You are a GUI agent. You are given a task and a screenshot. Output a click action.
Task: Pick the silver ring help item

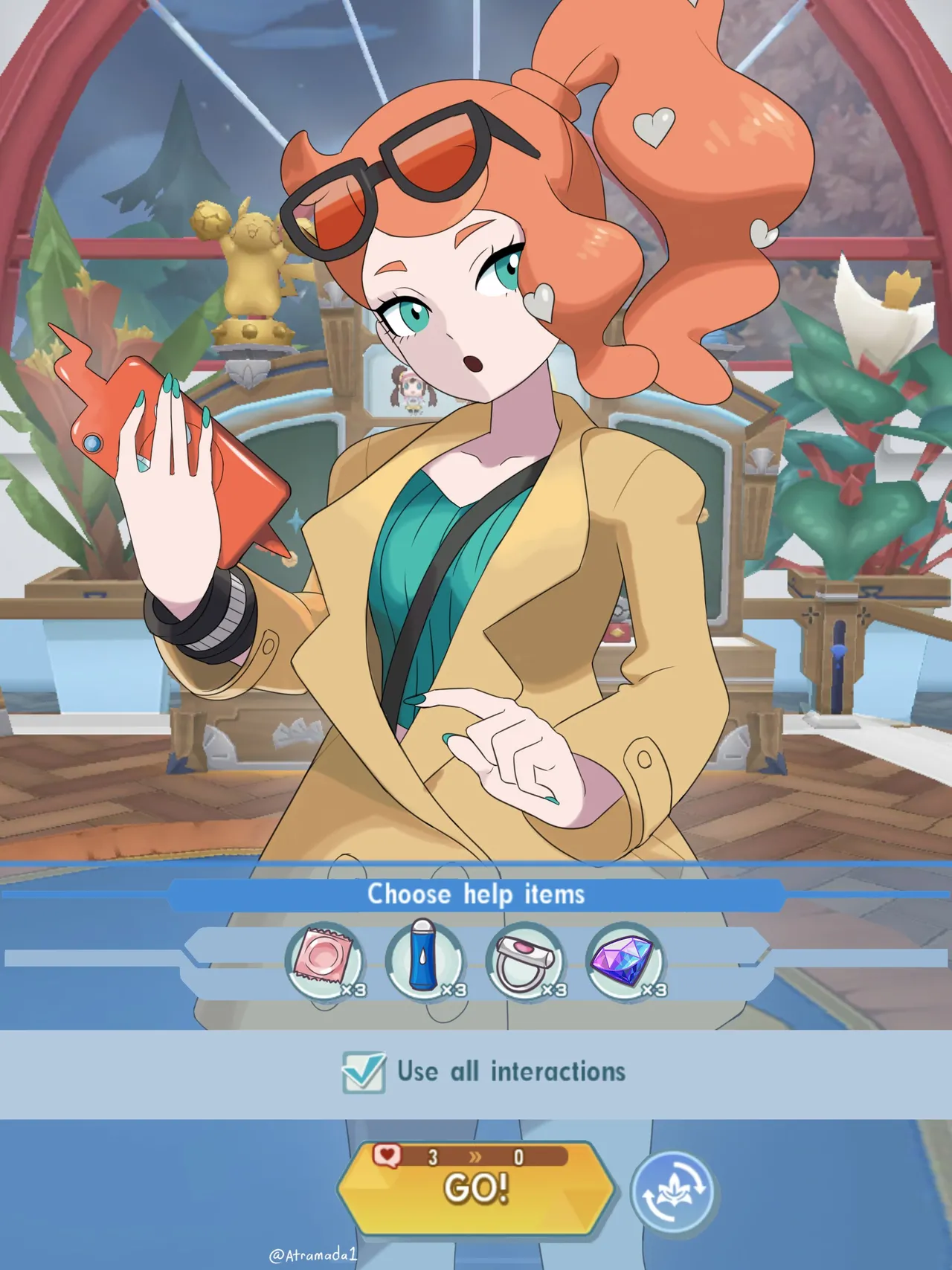pos(525,961)
